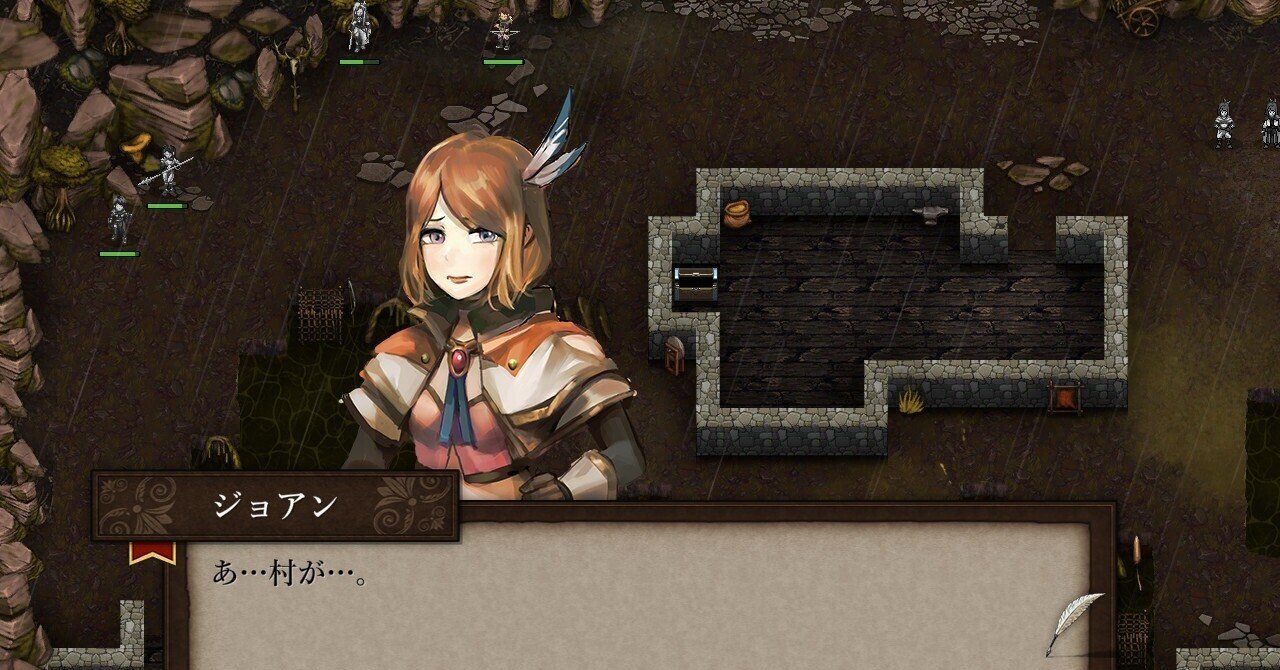
Task: Advance the dialogue via the white feather icon
Action: click(x=1072, y=620)
